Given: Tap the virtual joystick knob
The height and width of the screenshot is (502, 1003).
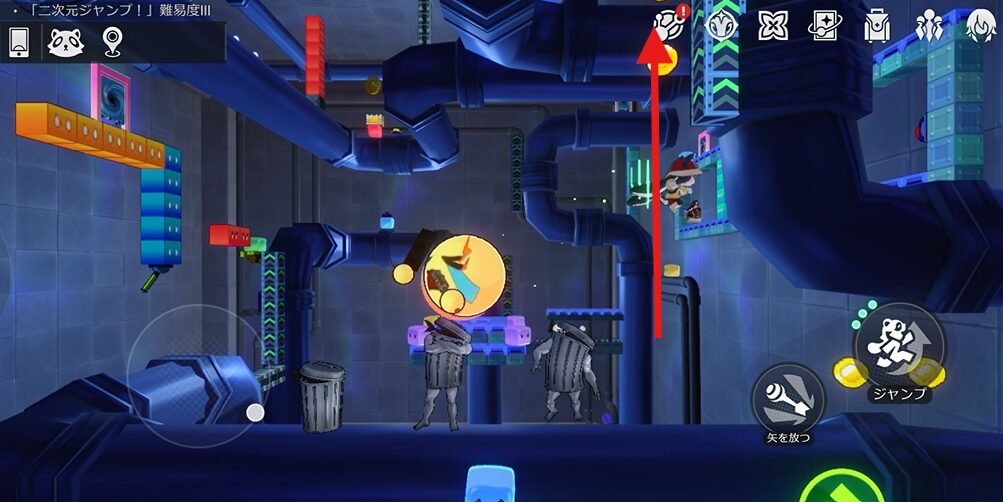Looking at the screenshot, I should tap(255, 412).
